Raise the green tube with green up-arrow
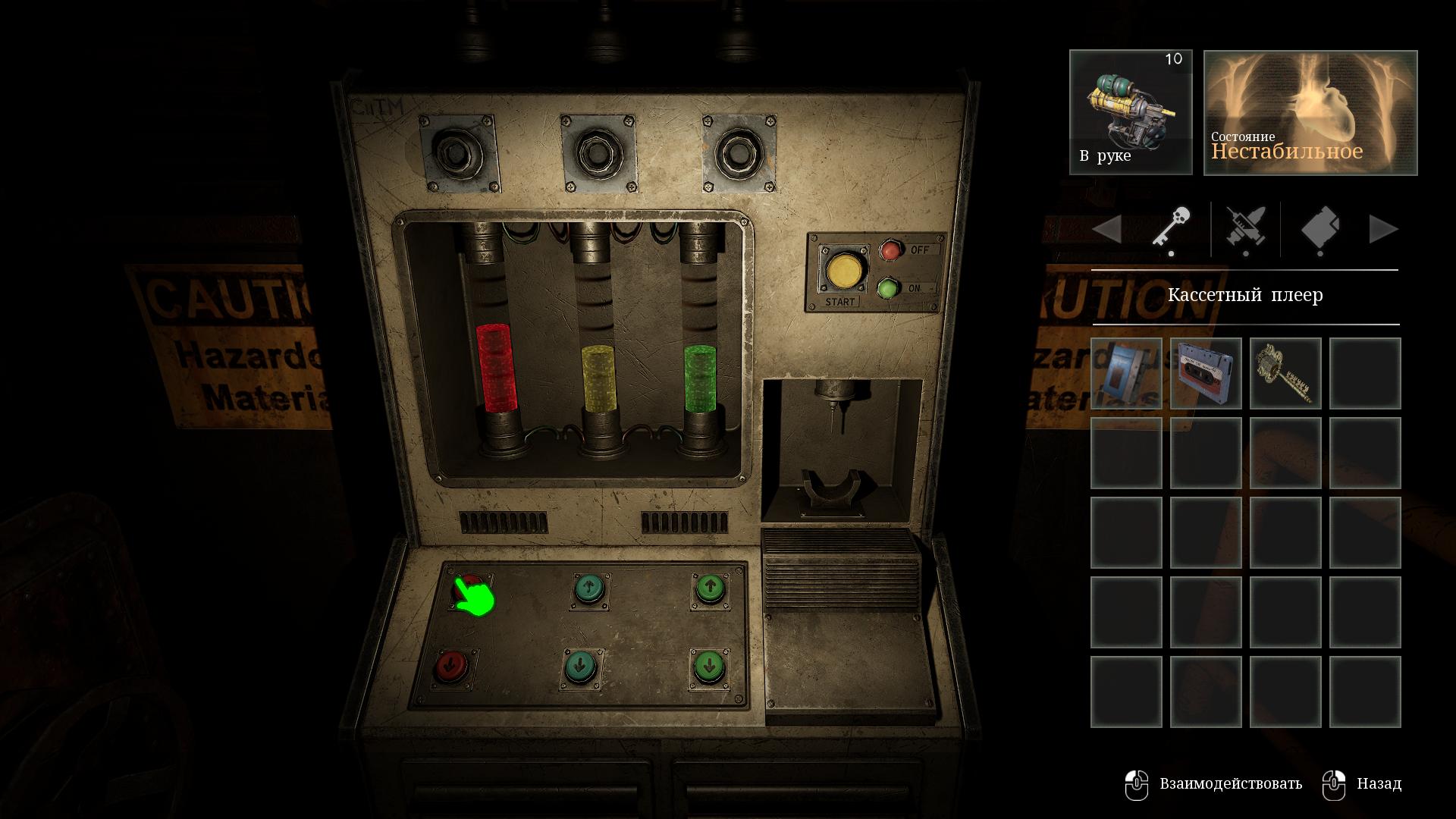 710,588
